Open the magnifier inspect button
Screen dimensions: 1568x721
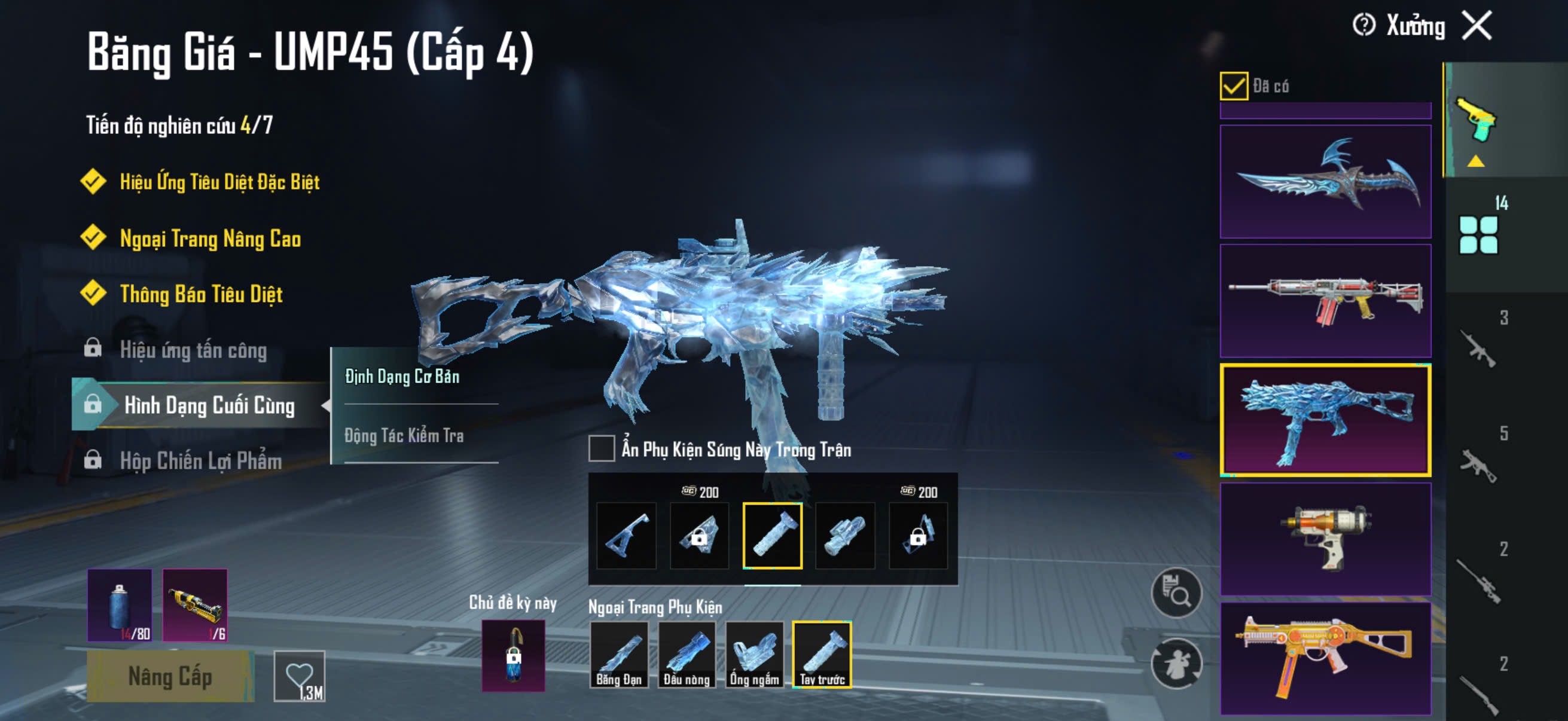pos(1176,592)
